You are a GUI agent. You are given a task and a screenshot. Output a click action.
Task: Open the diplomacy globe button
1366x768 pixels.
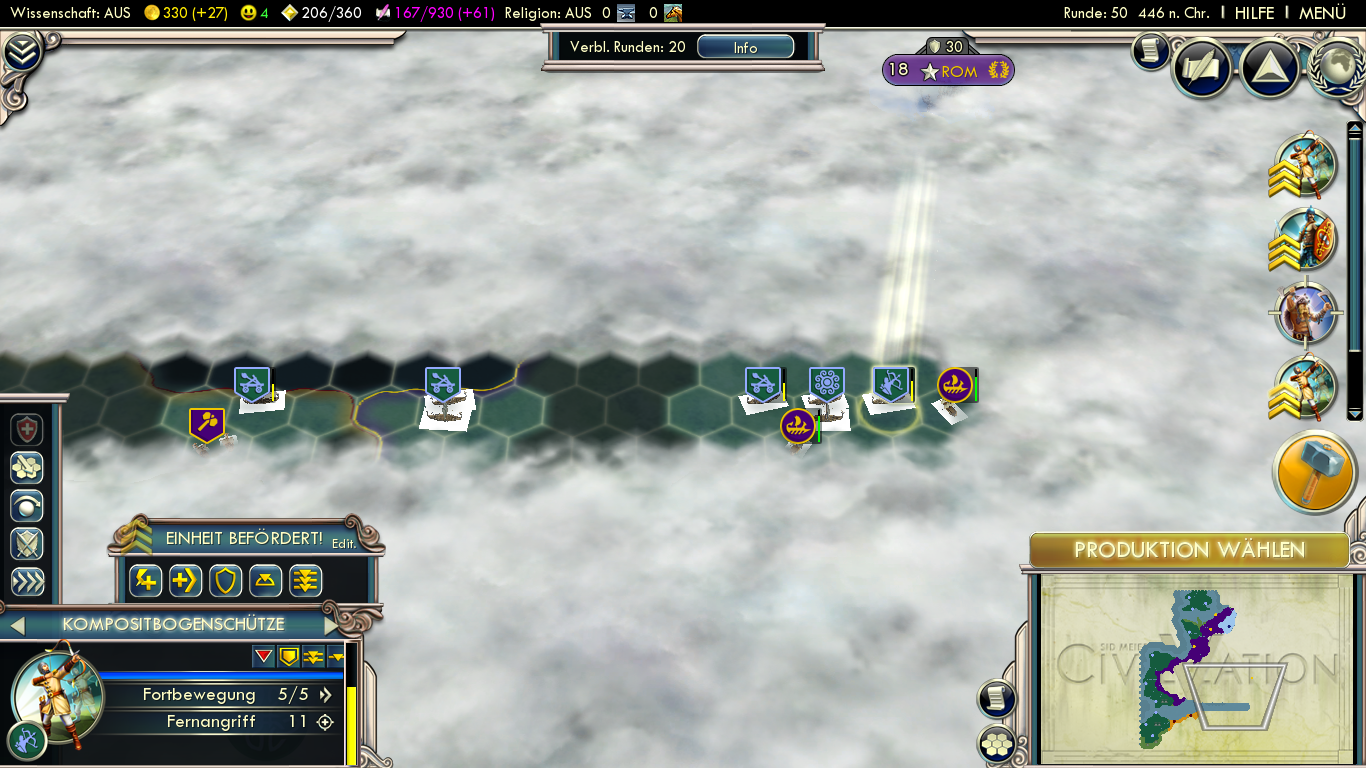(1335, 66)
